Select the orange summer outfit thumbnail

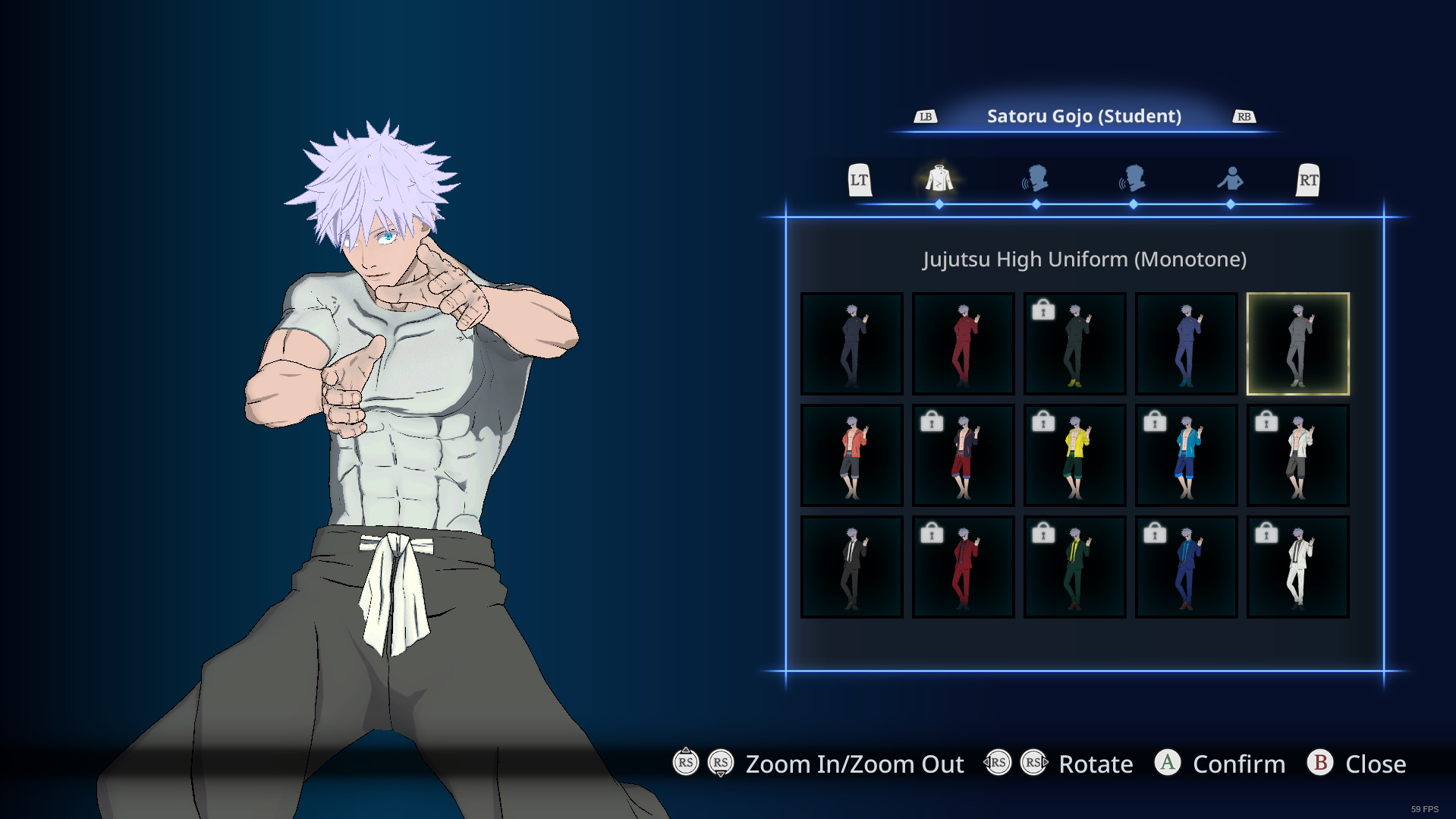click(851, 455)
